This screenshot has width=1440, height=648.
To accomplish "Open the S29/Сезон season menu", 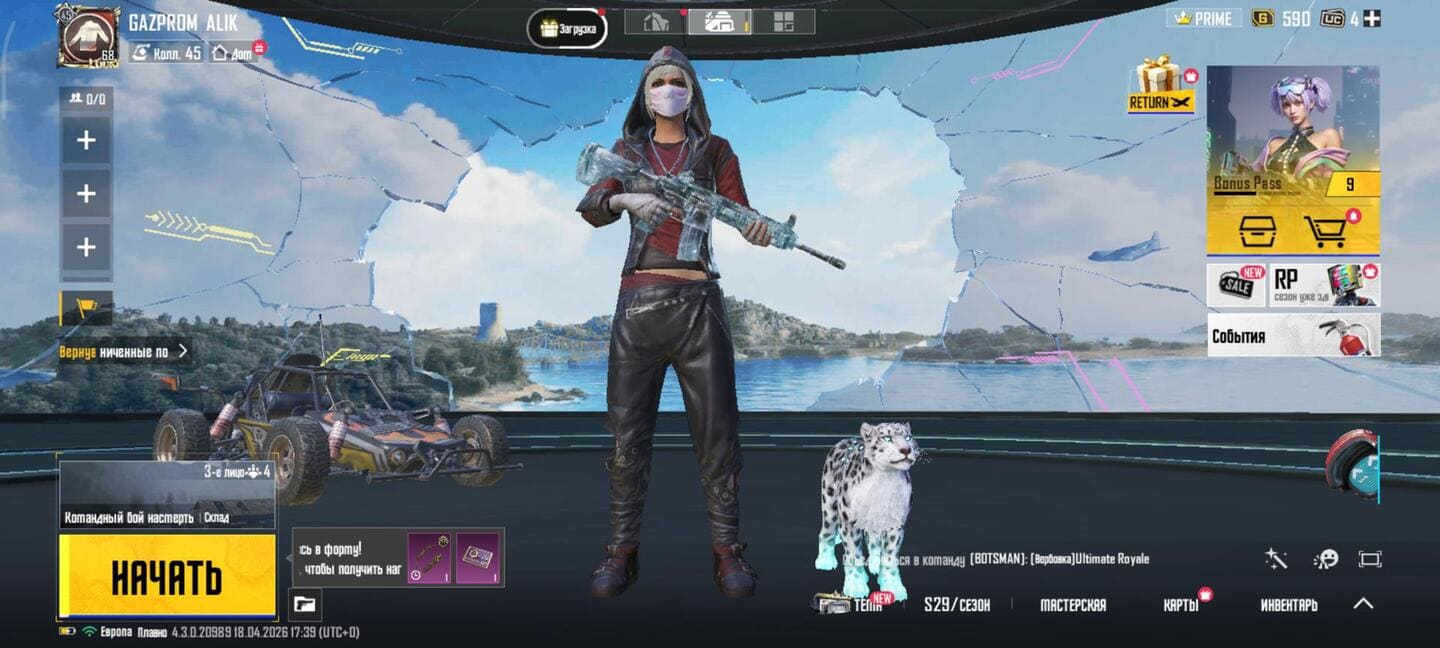I will (x=957, y=604).
